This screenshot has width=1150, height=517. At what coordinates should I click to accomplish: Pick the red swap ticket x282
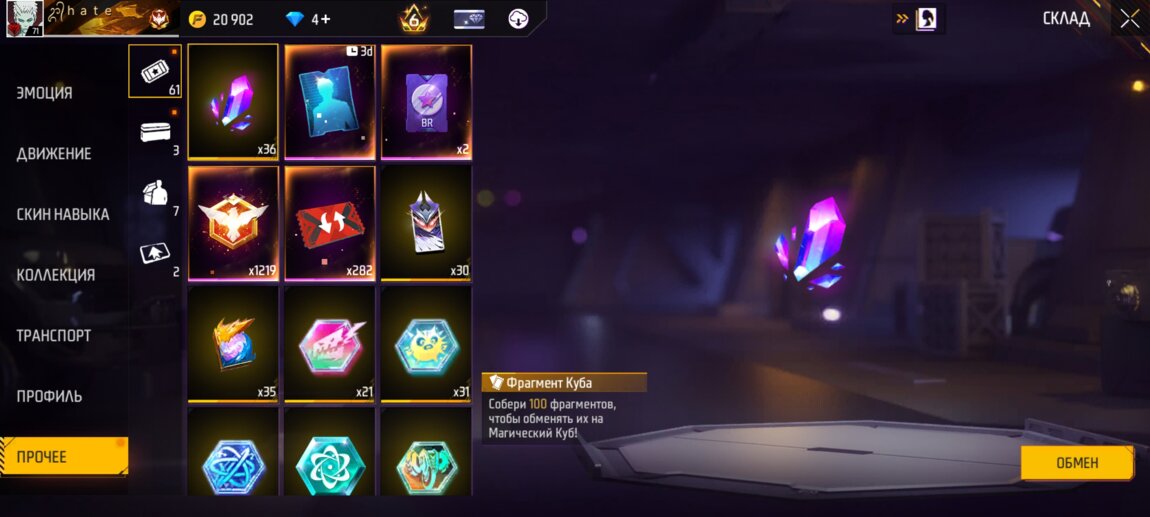(x=329, y=223)
